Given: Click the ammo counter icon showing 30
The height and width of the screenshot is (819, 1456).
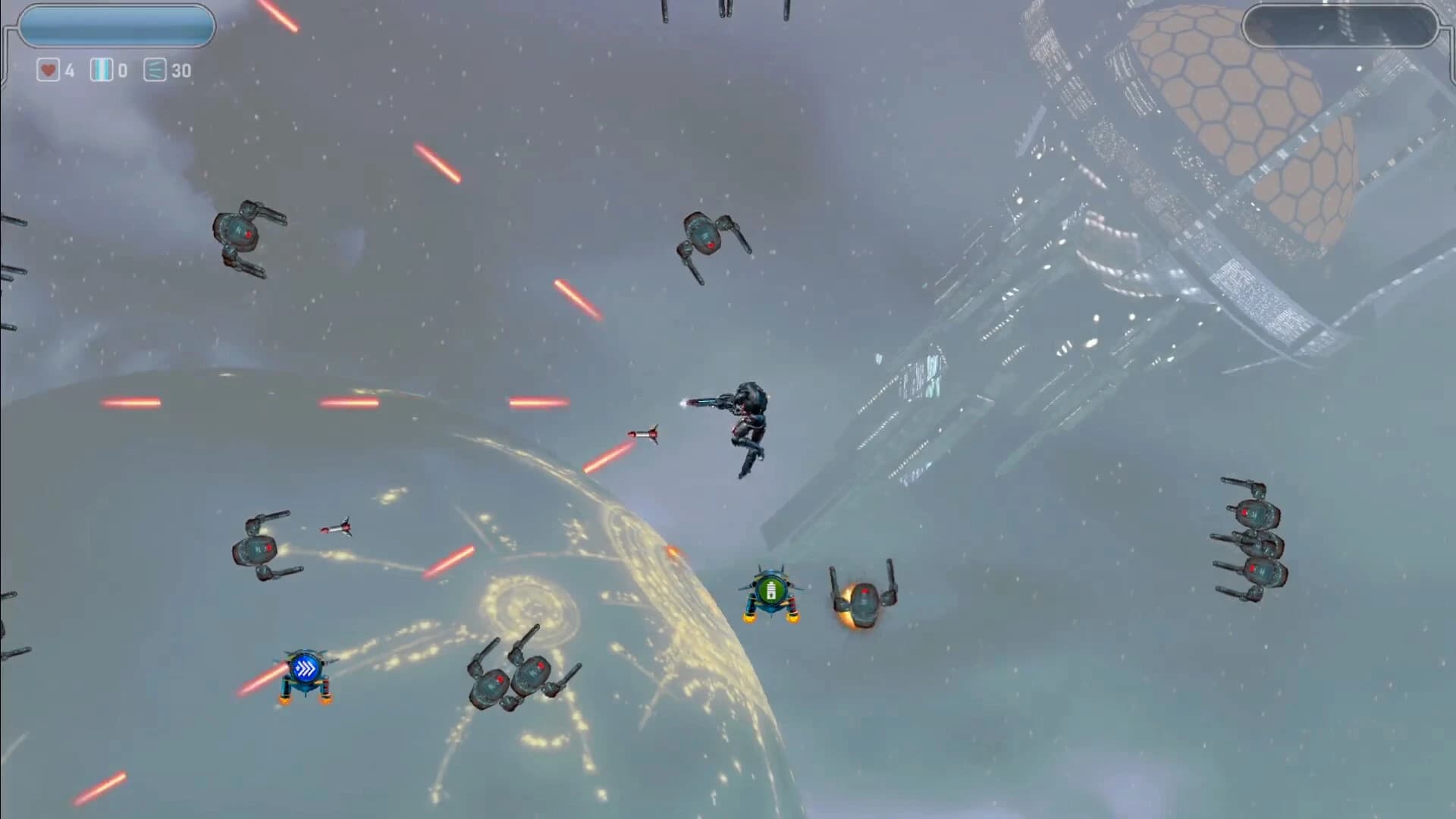Looking at the screenshot, I should click(154, 71).
